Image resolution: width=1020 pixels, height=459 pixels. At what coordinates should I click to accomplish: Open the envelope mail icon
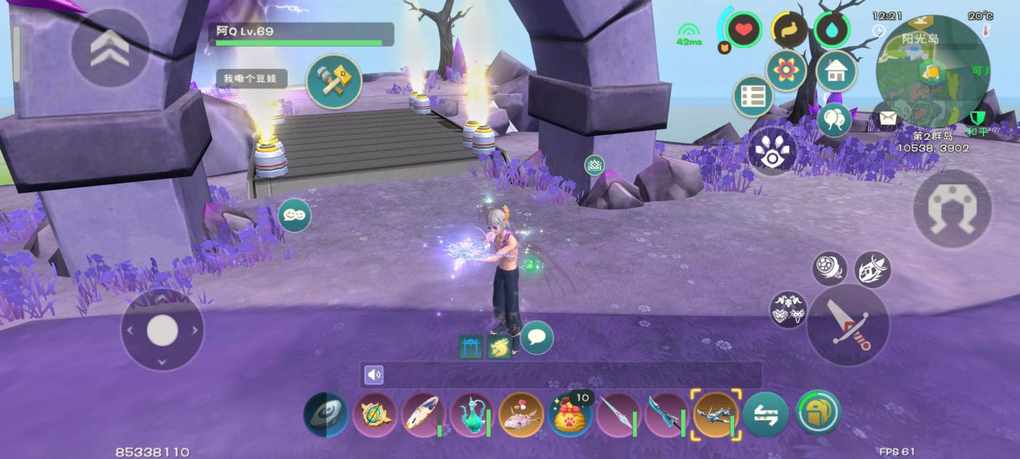pos(886,119)
